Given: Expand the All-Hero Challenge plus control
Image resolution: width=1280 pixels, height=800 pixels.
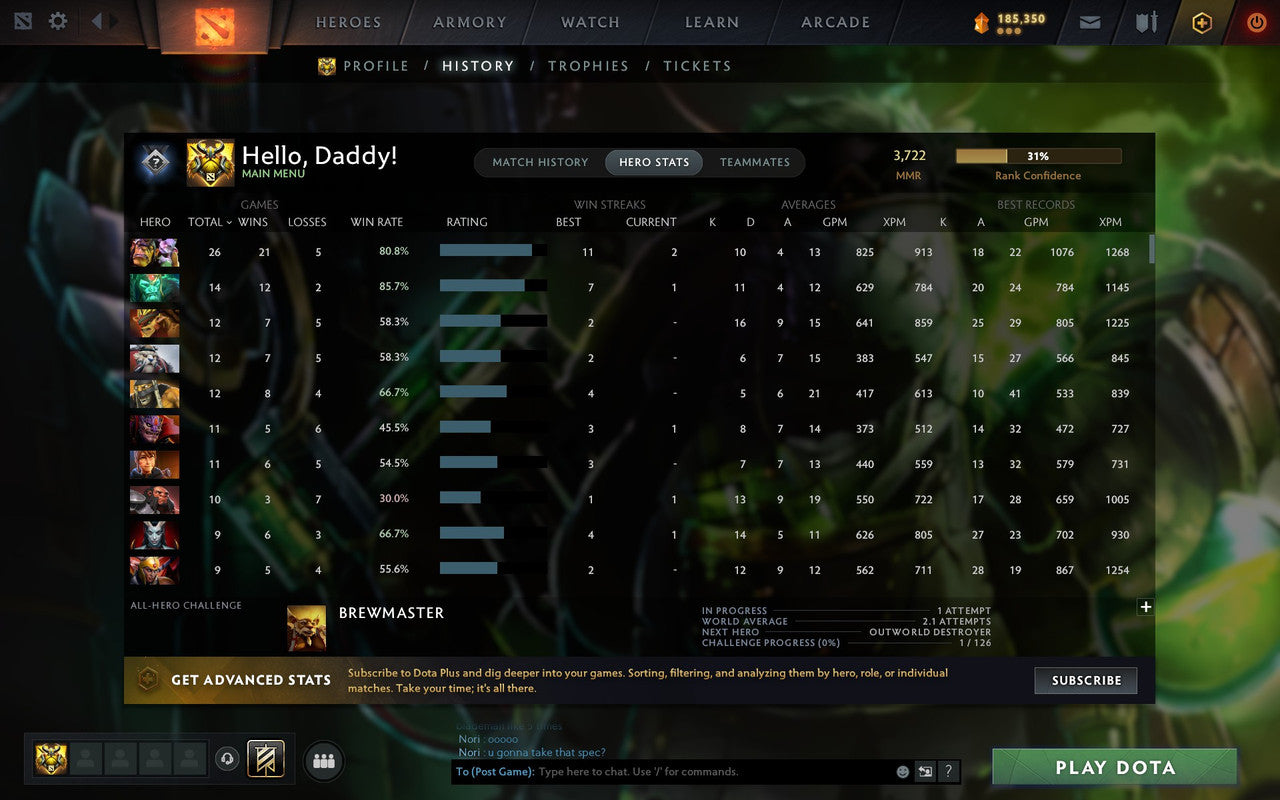Looking at the screenshot, I should [x=1146, y=606].
